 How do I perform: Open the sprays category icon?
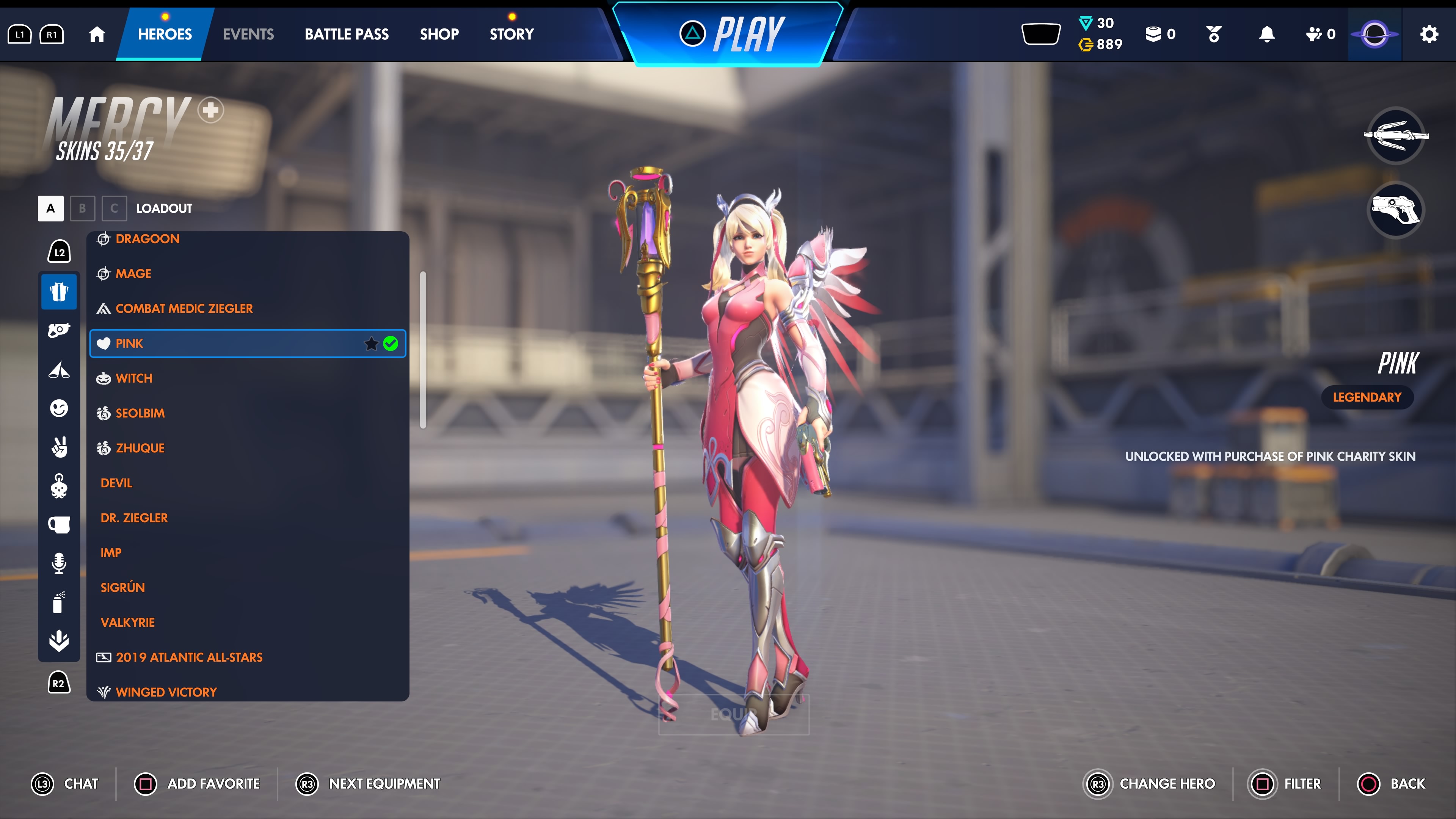(x=59, y=602)
